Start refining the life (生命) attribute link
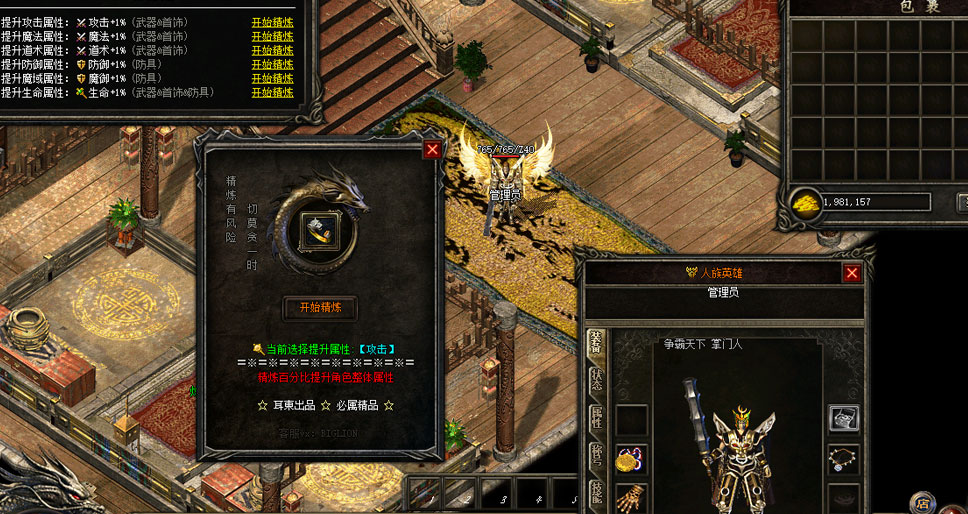The image size is (968, 514). point(272,92)
